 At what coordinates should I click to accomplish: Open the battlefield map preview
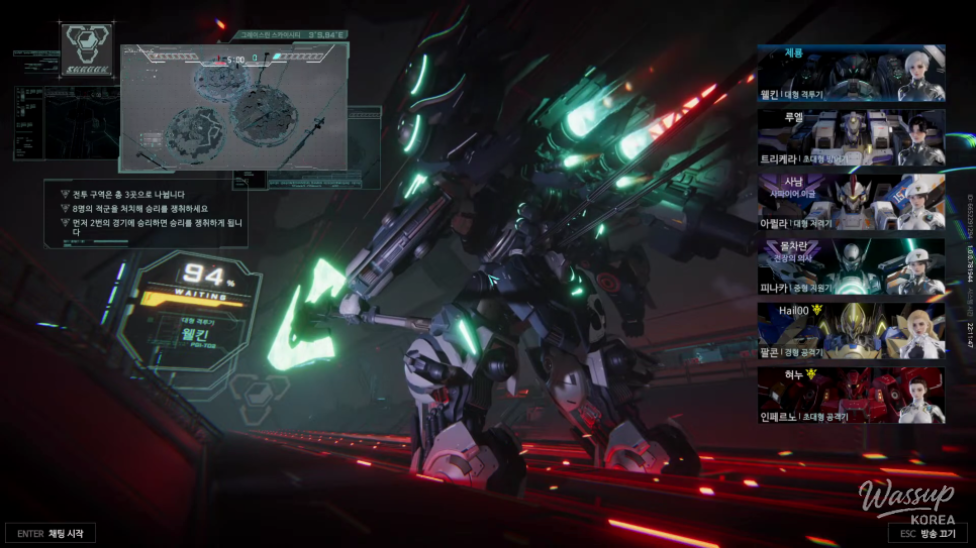(234, 107)
